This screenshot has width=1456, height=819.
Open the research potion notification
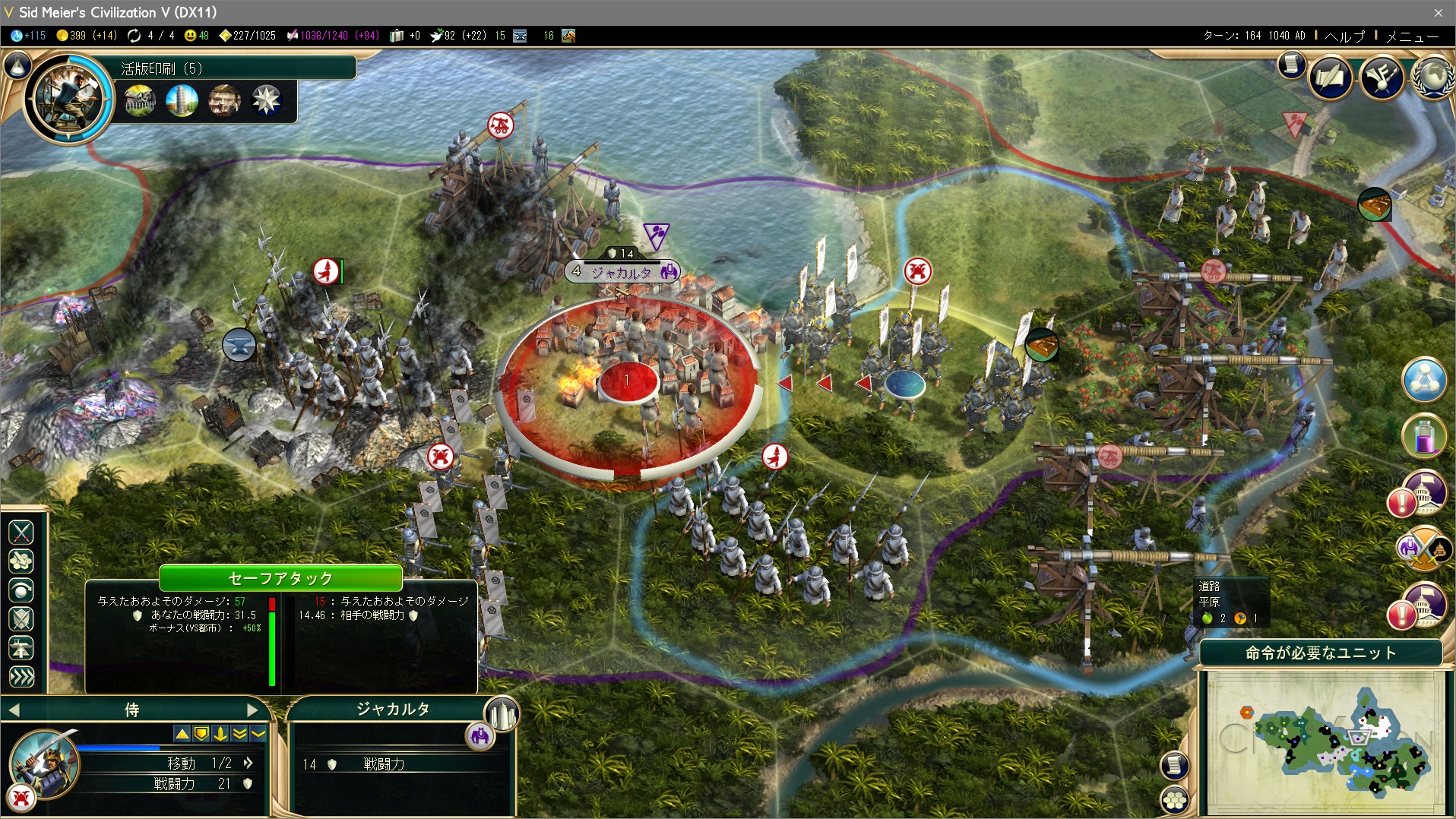(x=1423, y=436)
